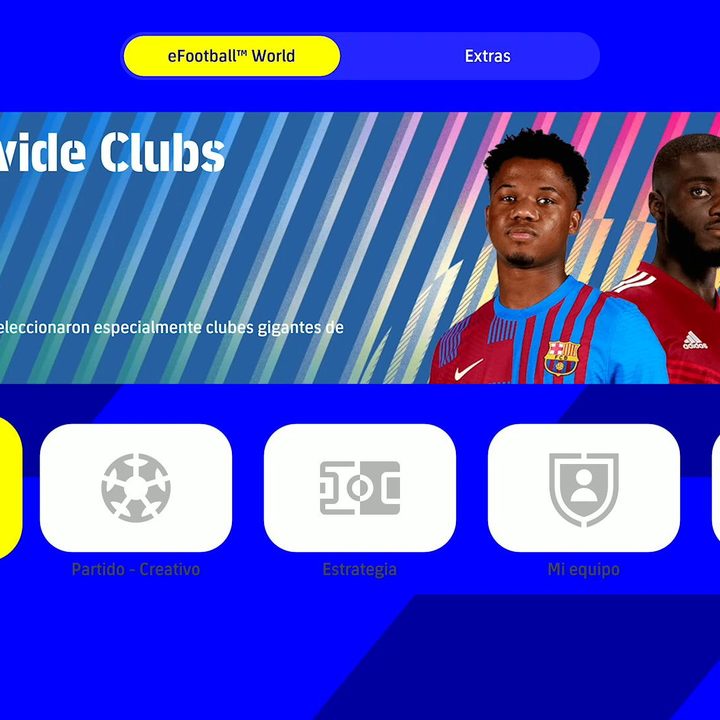Choose the Mi equipo tile

click(584, 488)
